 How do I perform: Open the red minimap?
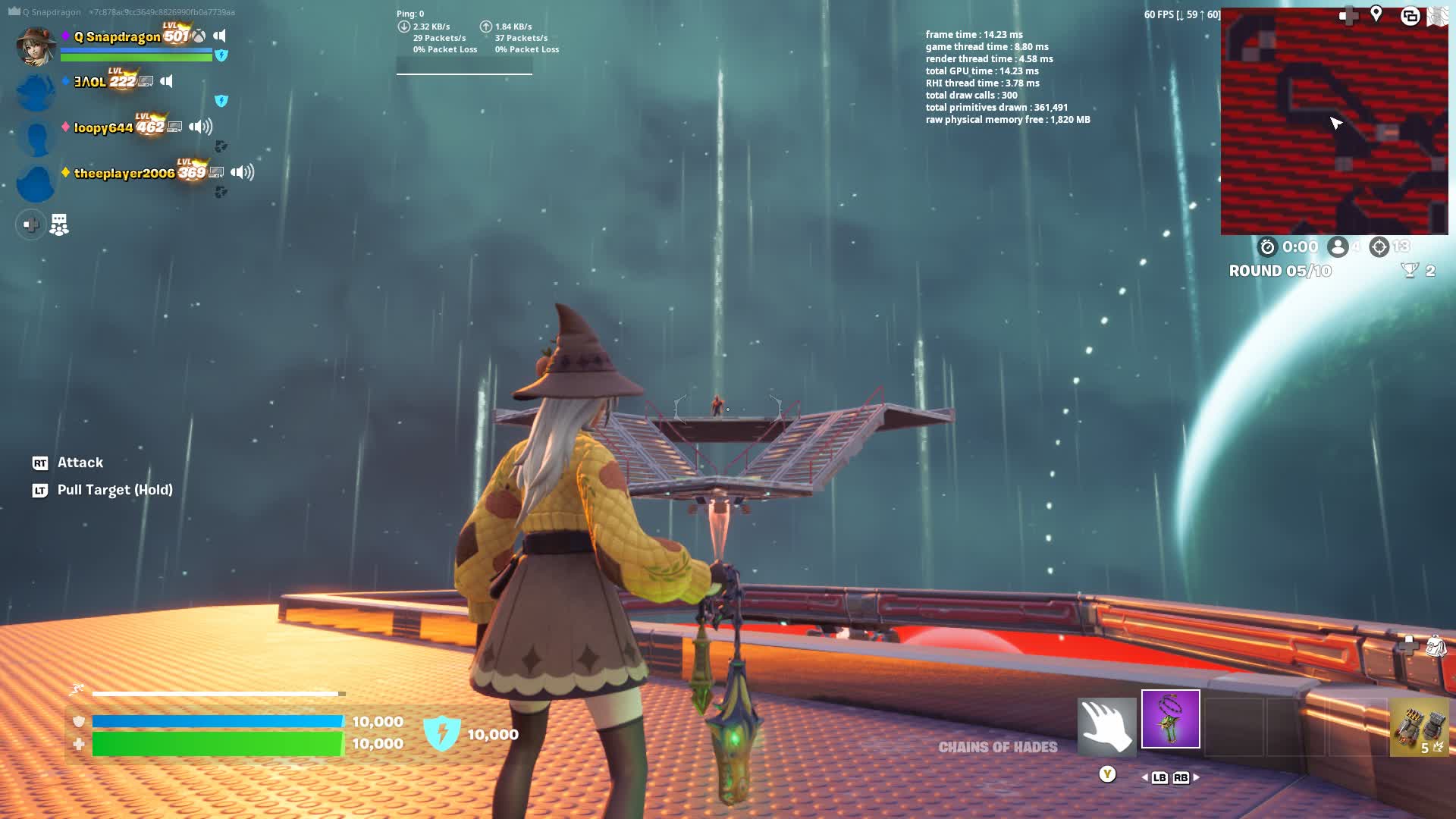click(x=1334, y=121)
